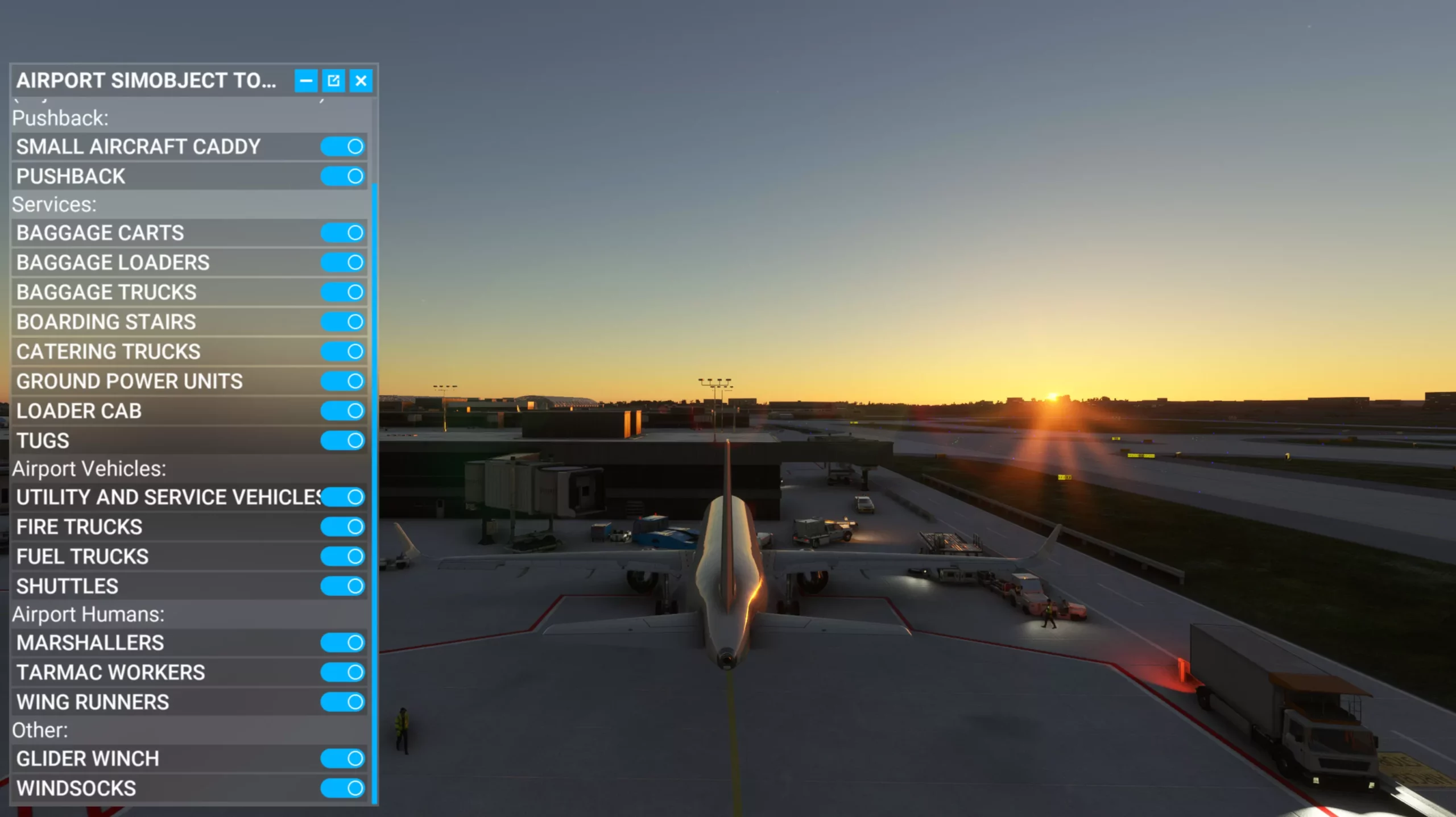Turn off Baggage Loaders
Viewport: 1456px width, 817px height.
point(342,262)
